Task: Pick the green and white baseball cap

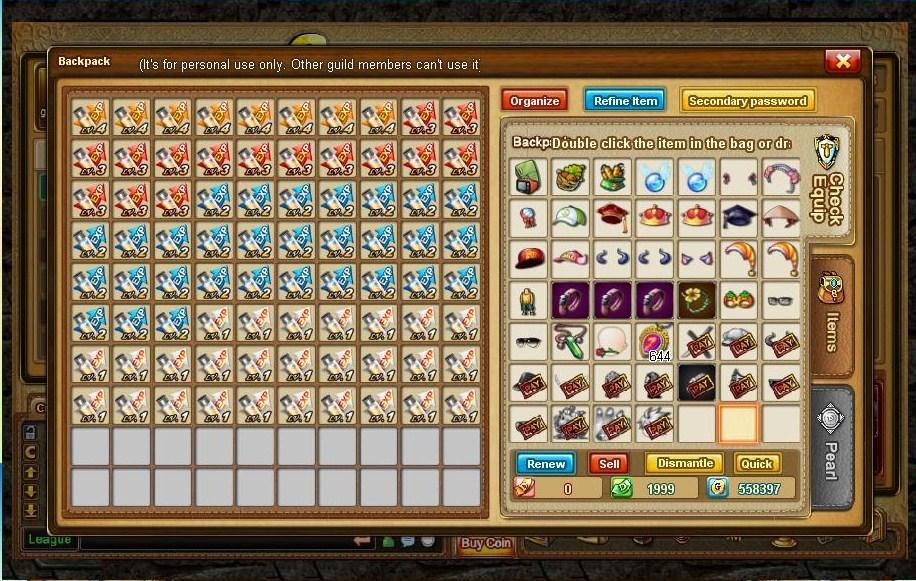Action: tap(571, 218)
